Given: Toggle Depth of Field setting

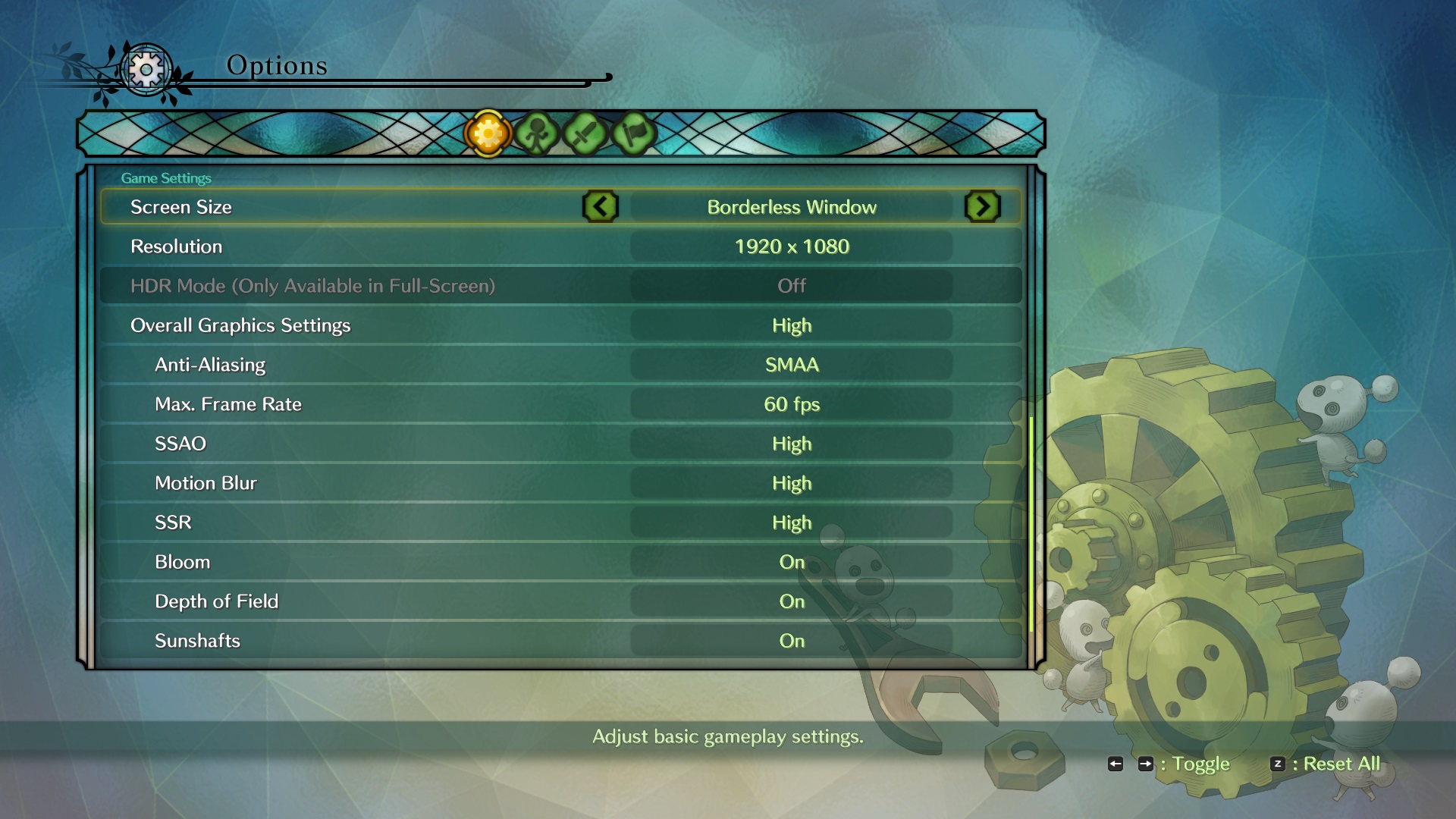Looking at the screenshot, I should pos(792,601).
